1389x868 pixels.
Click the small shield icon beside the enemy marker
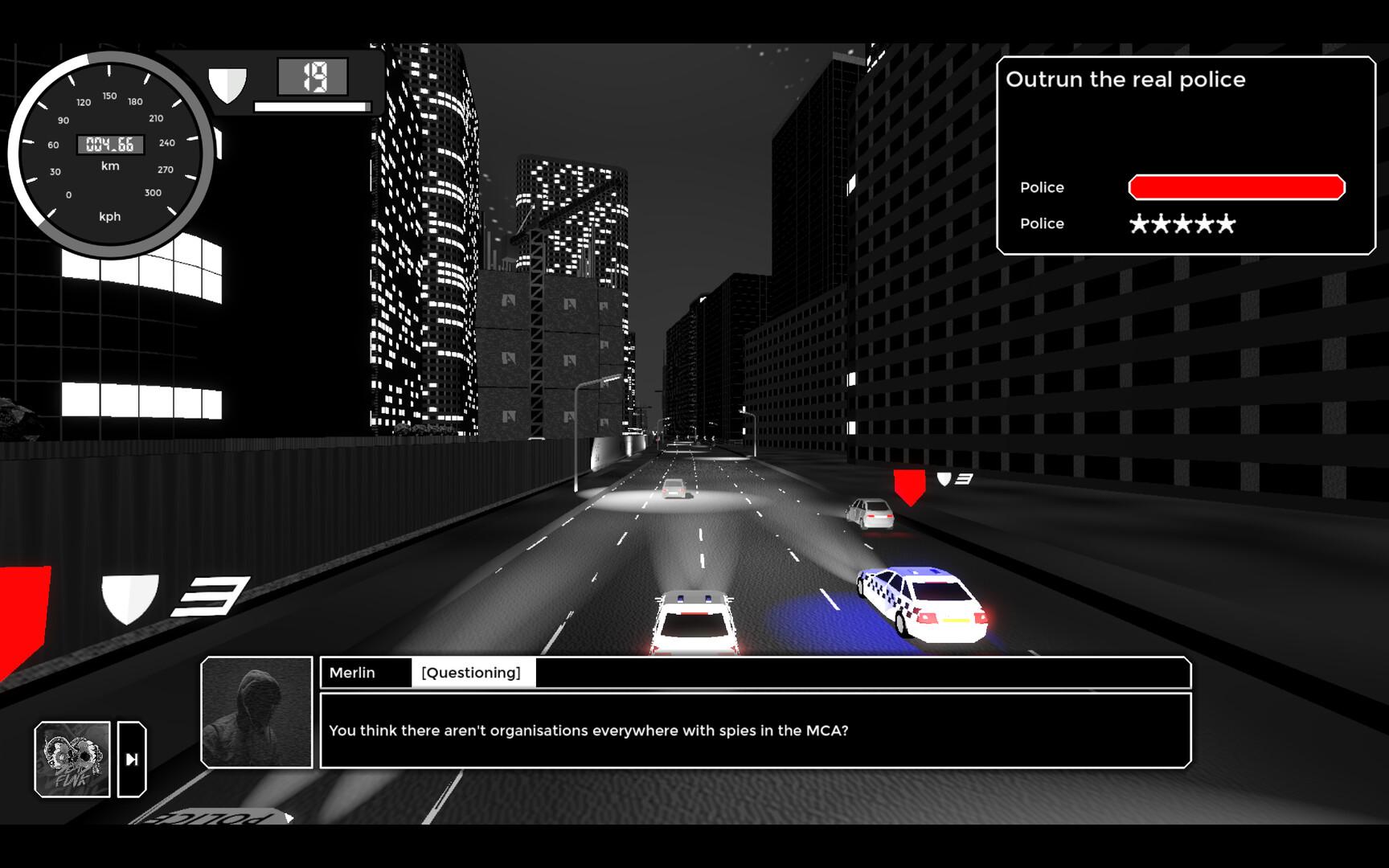(x=944, y=479)
